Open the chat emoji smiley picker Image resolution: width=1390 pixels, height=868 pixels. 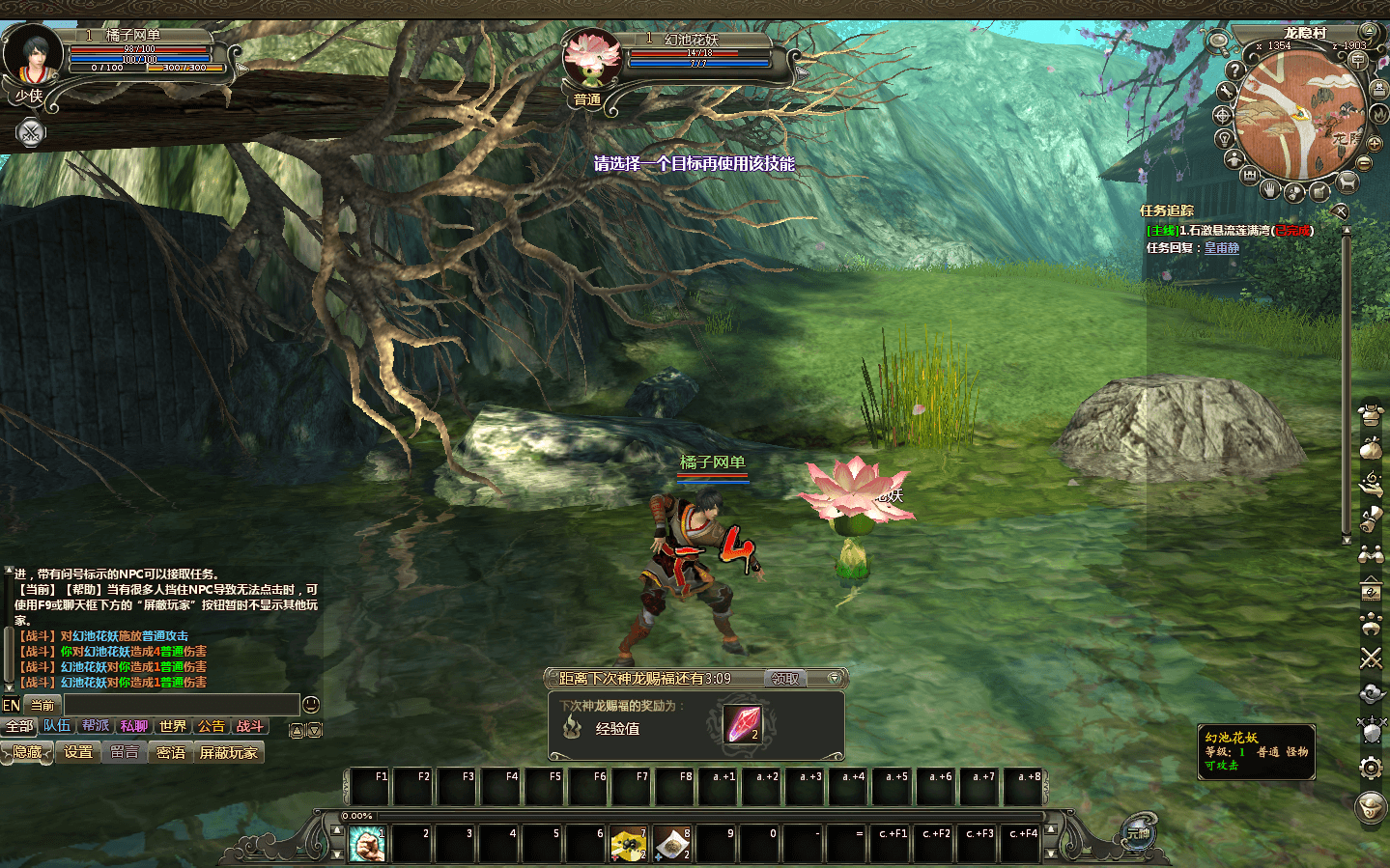[x=311, y=705]
